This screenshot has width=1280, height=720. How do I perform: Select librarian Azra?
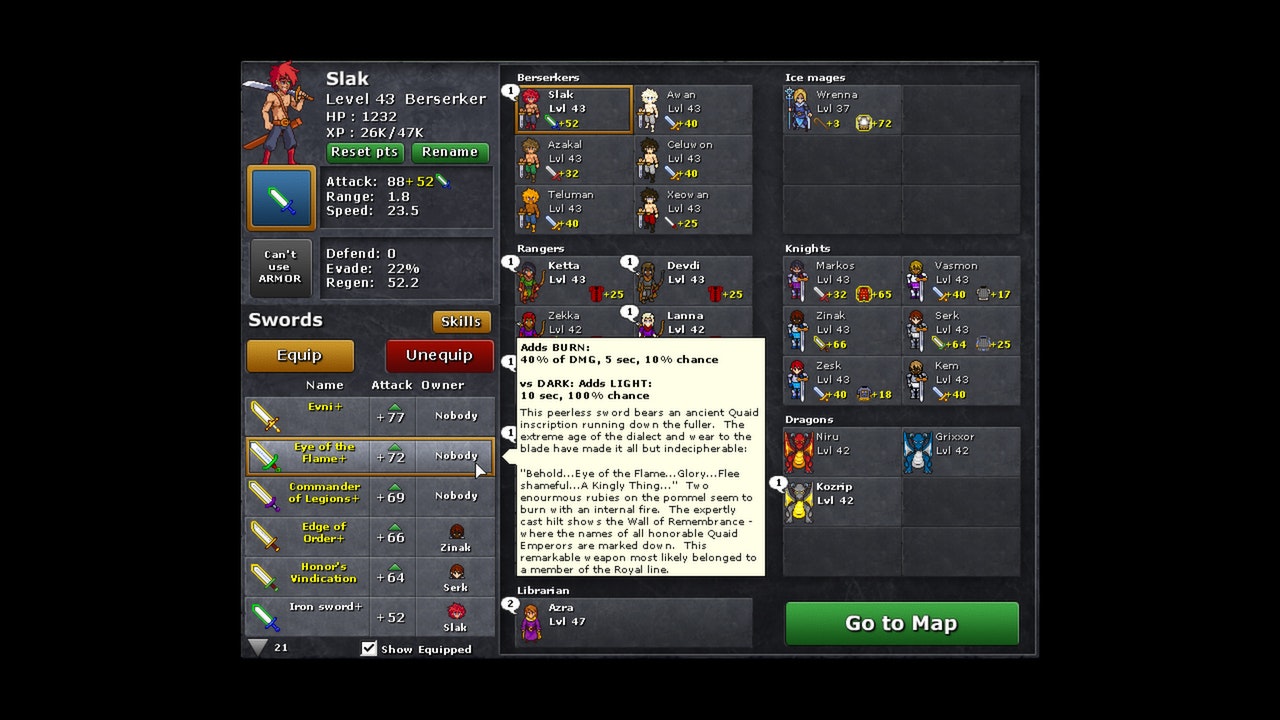tap(633, 621)
